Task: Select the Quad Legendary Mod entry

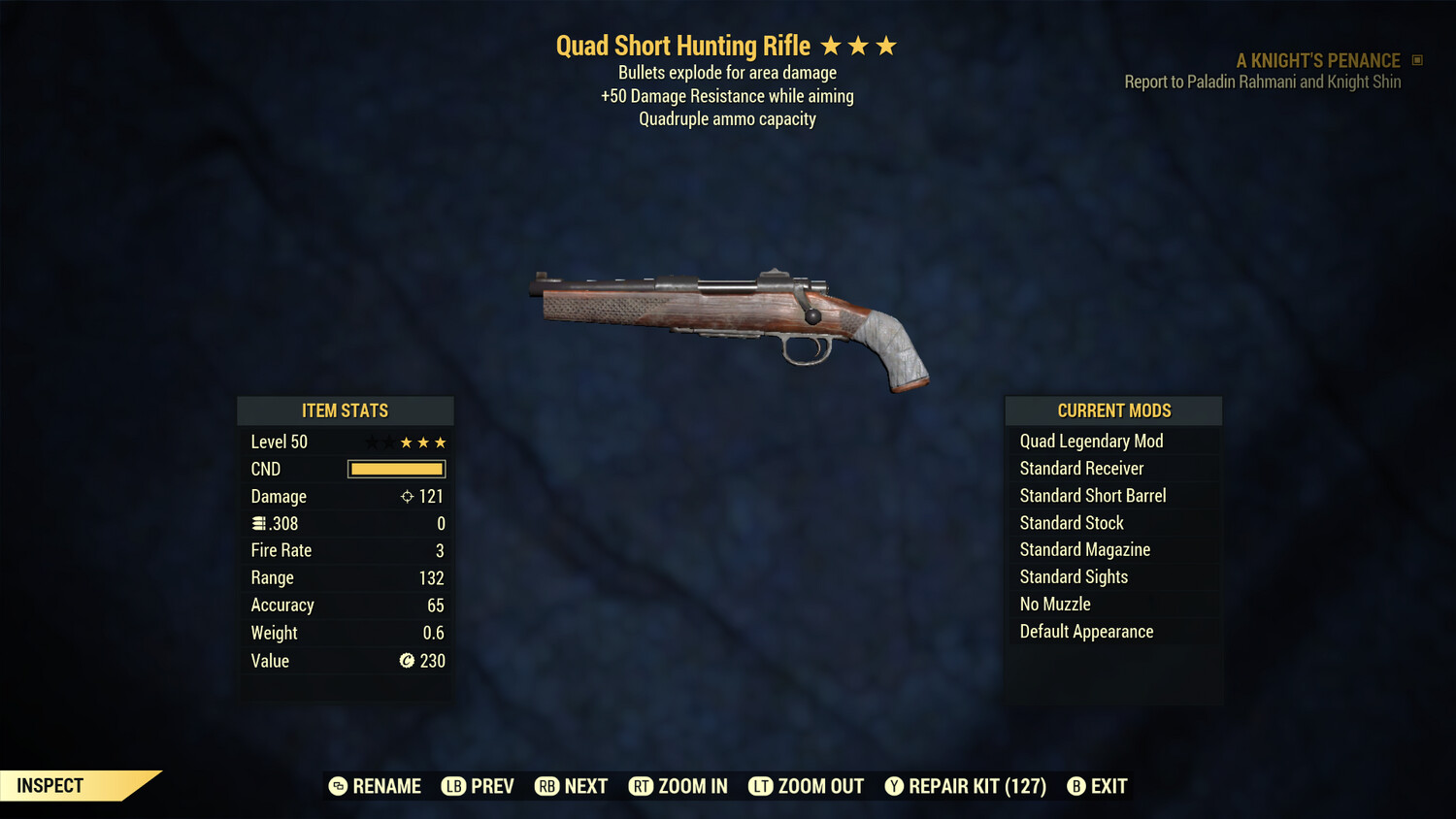Action: [x=1091, y=441]
